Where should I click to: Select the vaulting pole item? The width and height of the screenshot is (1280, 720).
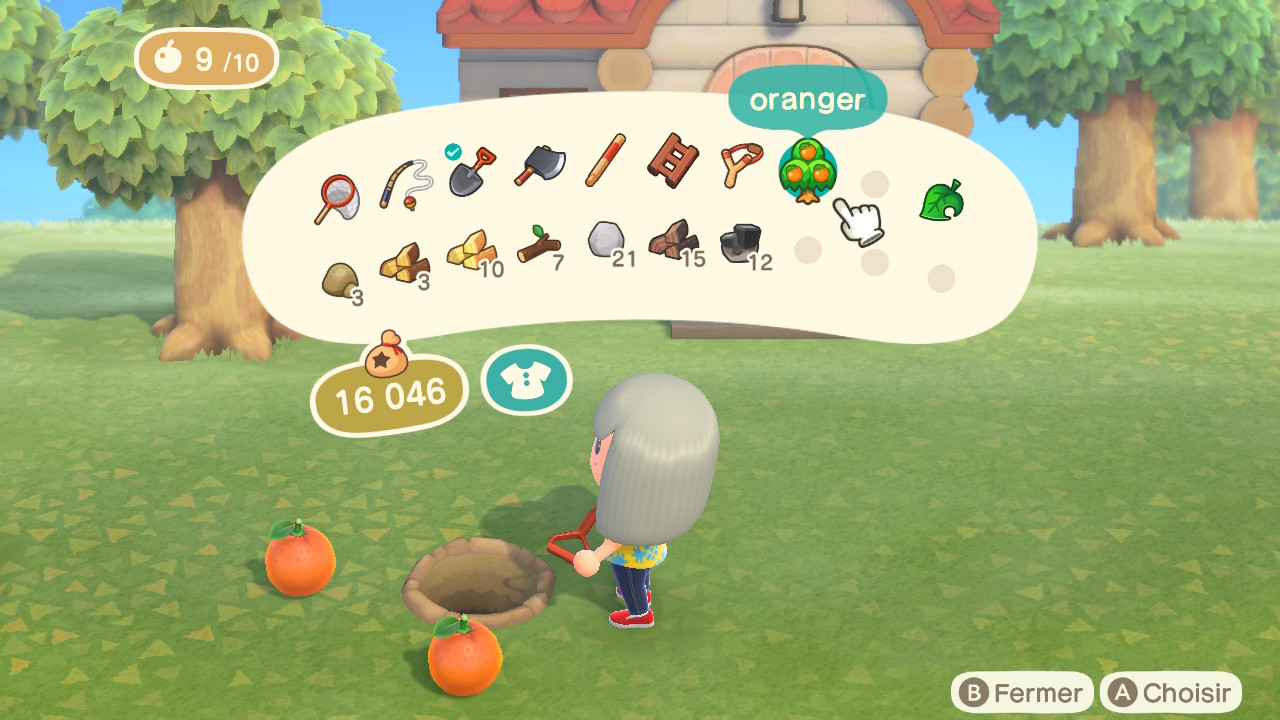606,160
